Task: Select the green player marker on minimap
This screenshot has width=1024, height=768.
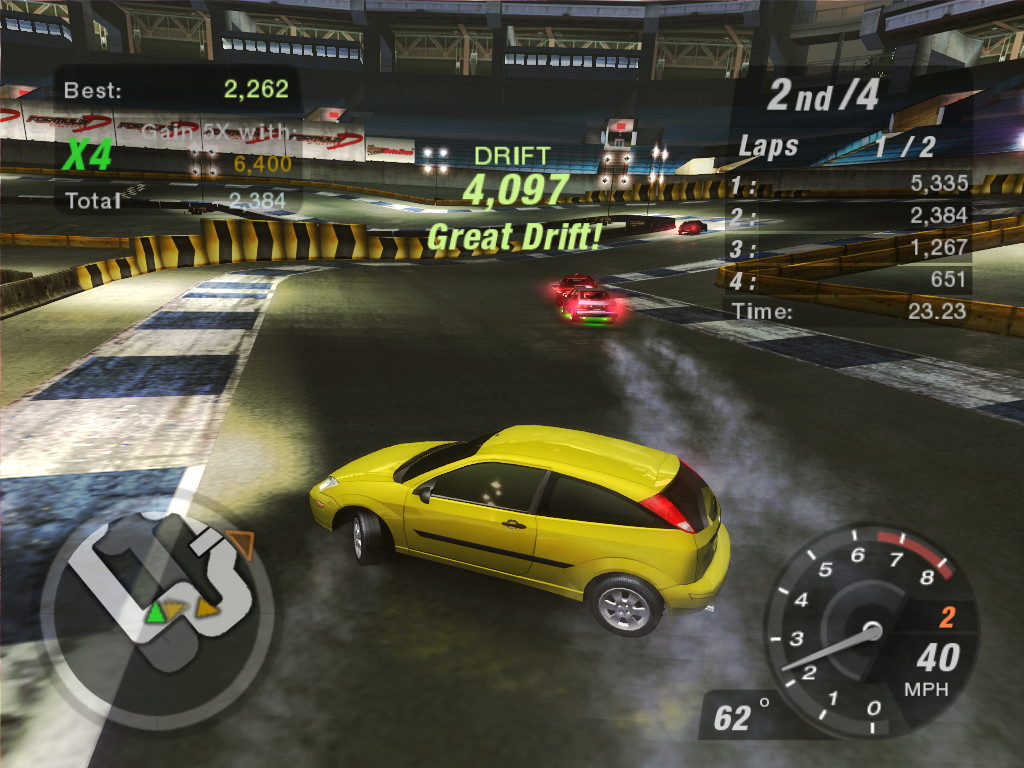Action: tap(155, 612)
